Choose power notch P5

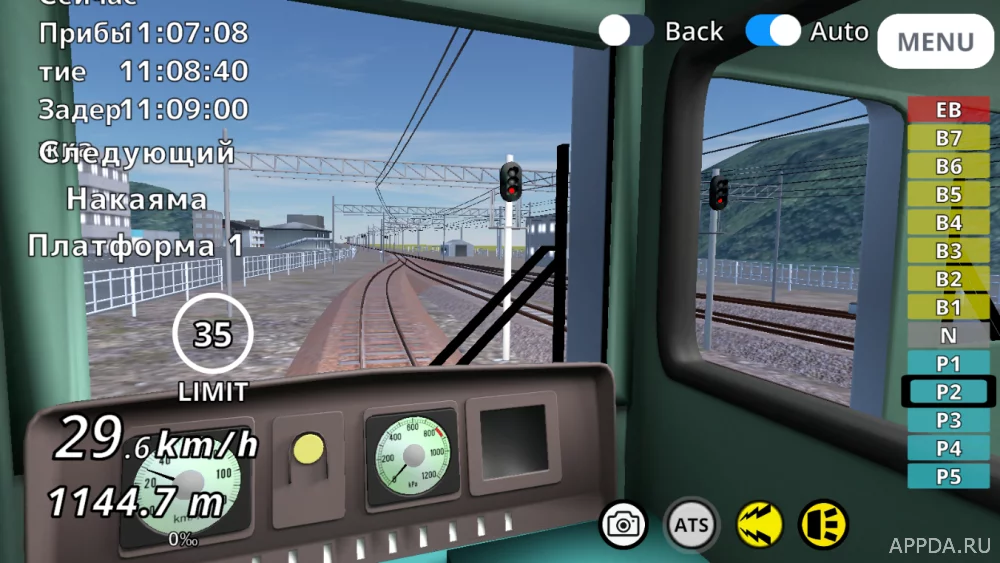[948, 476]
